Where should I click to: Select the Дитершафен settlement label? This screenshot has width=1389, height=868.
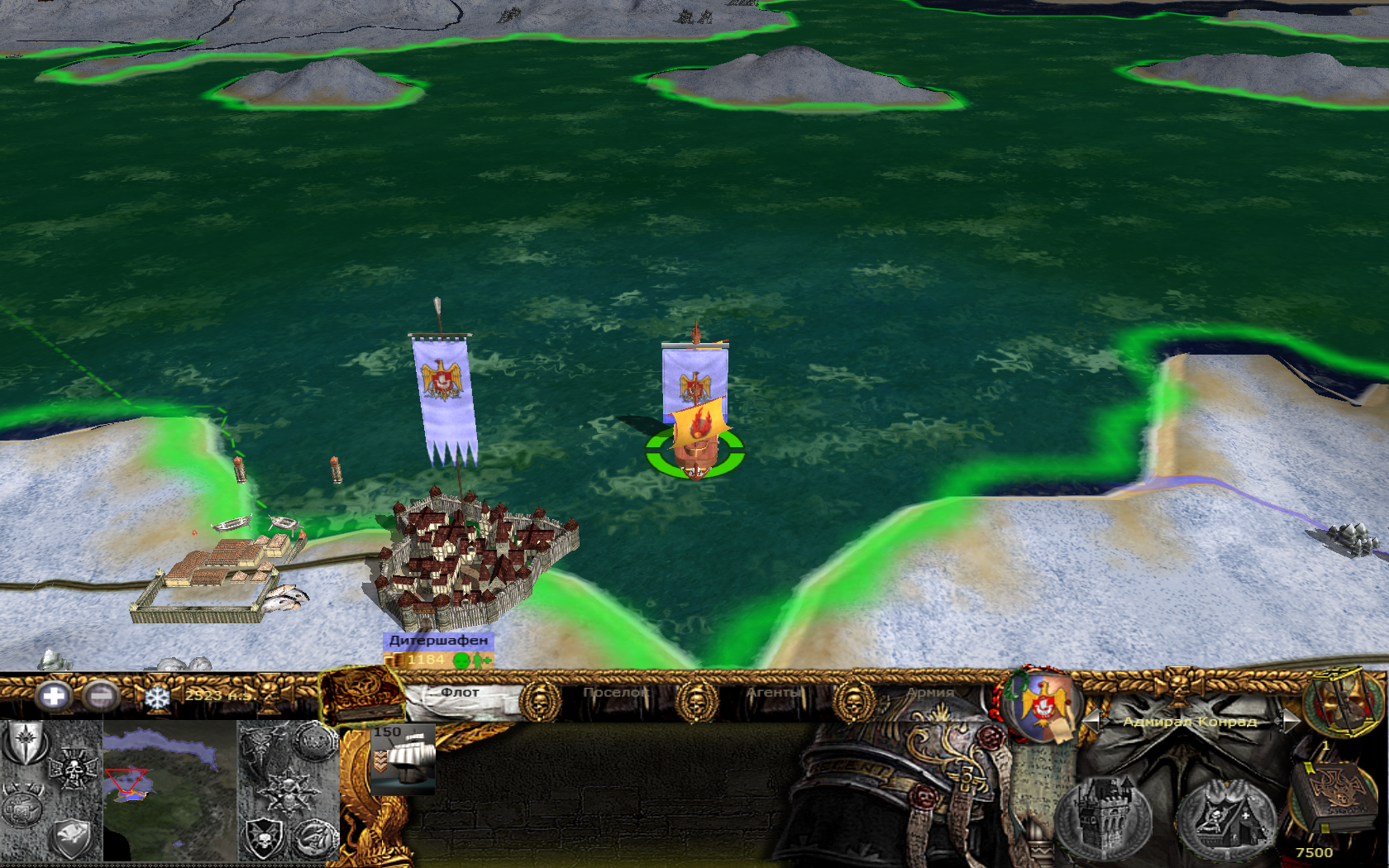point(438,641)
